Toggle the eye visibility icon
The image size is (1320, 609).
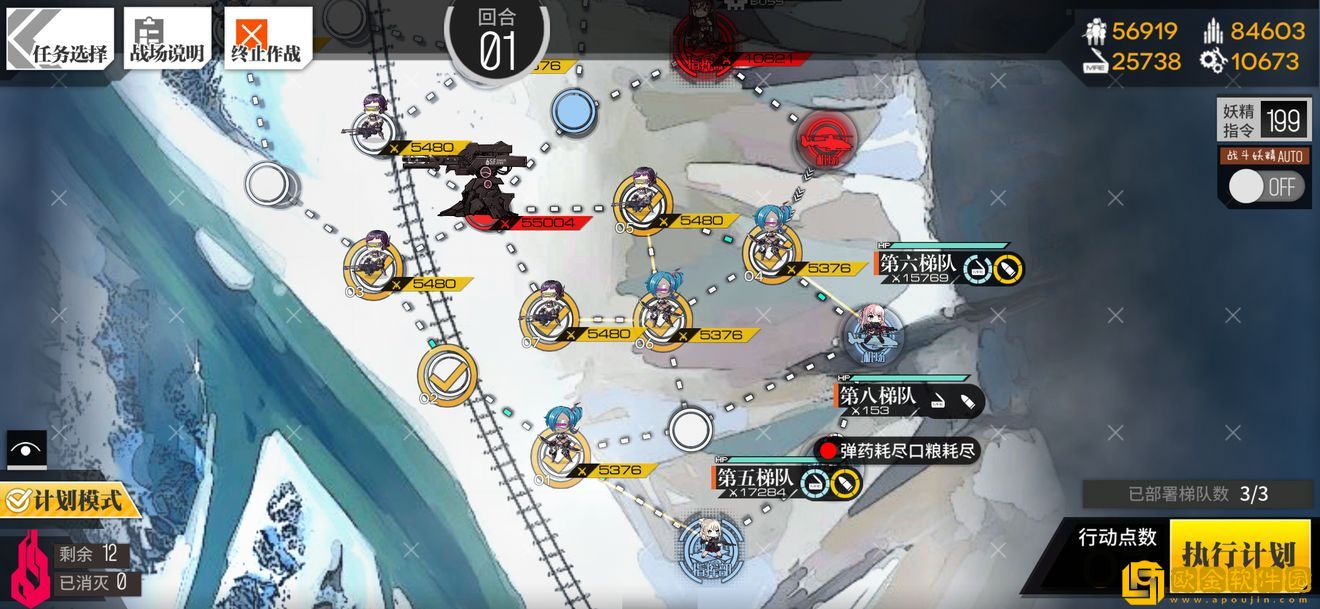[x=25, y=450]
